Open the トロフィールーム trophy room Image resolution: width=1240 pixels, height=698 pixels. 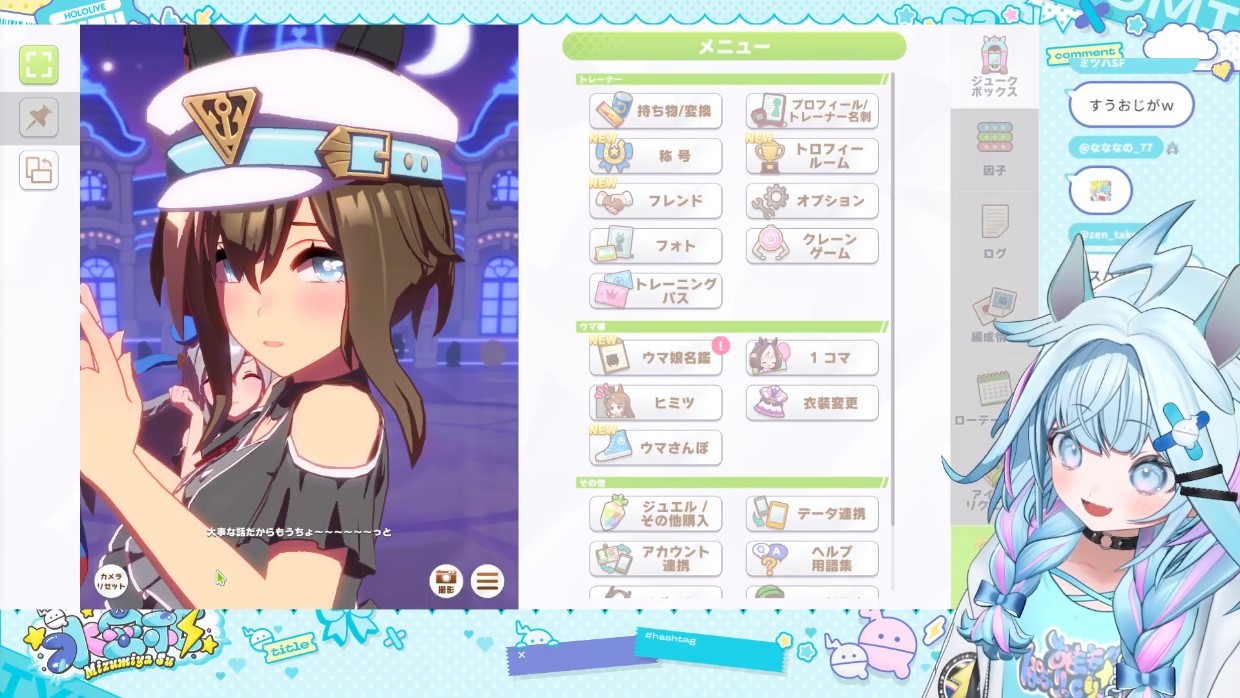click(812, 156)
